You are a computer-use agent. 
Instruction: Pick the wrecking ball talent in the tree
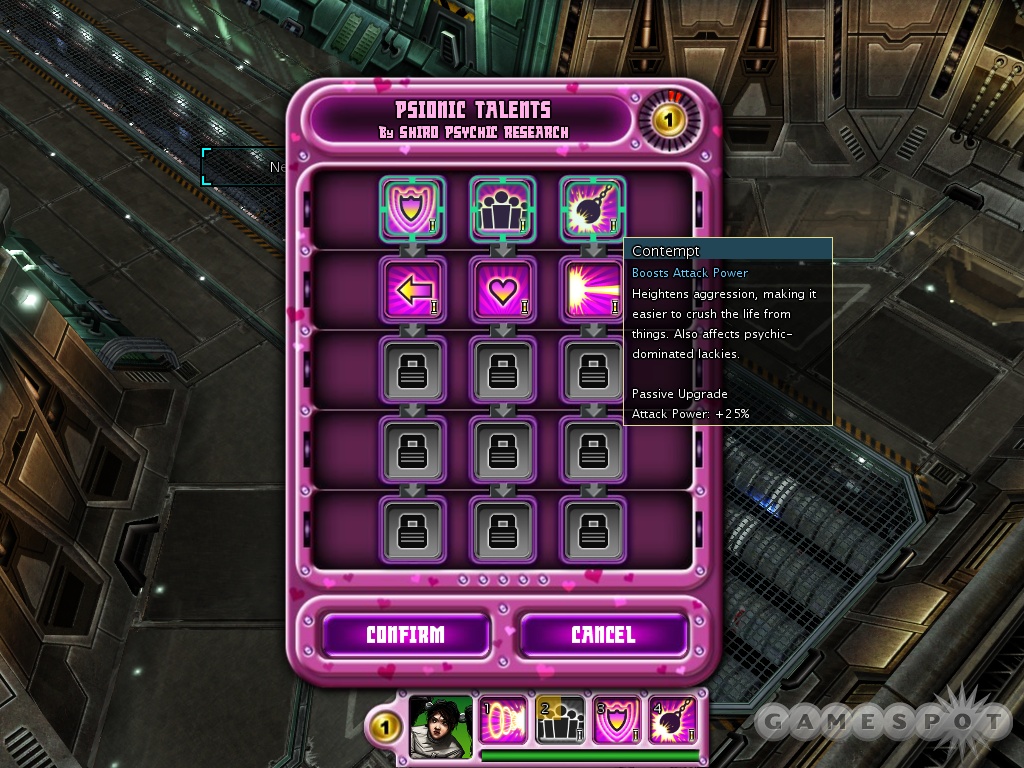[x=592, y=208]
